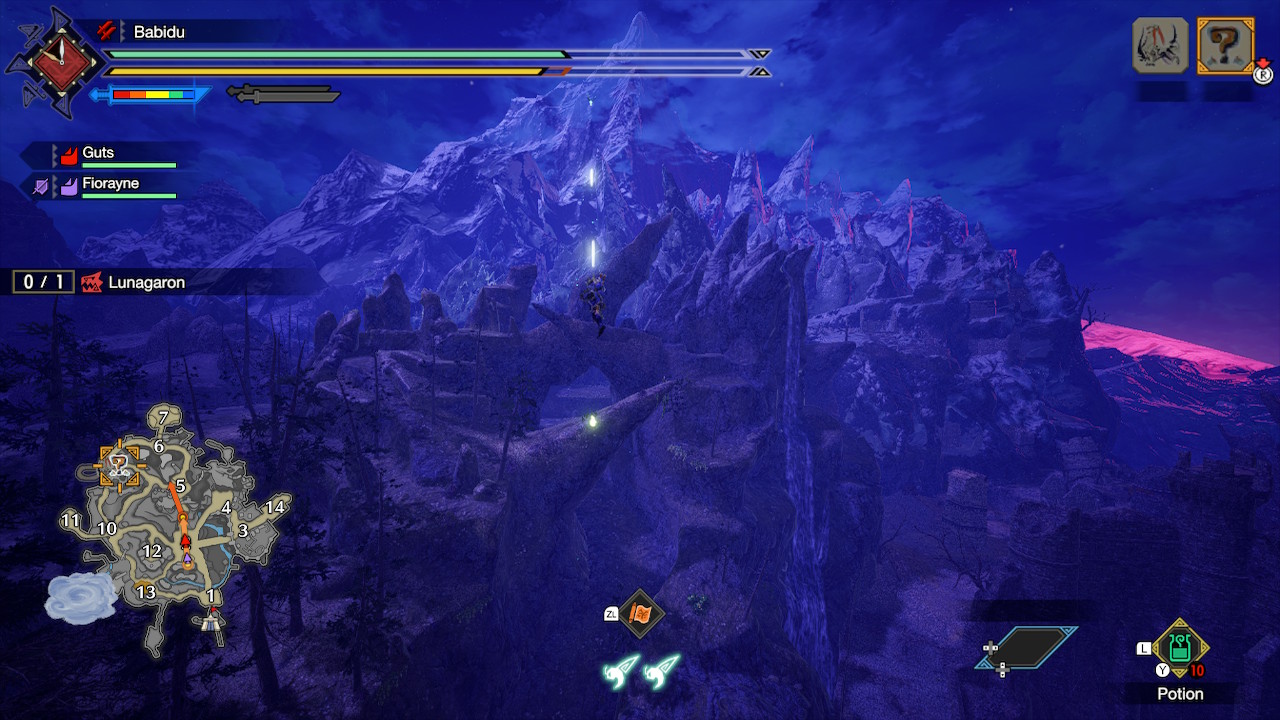Select the unknown monster question mark icon

pyautogui.click(x=1225, y=46)
